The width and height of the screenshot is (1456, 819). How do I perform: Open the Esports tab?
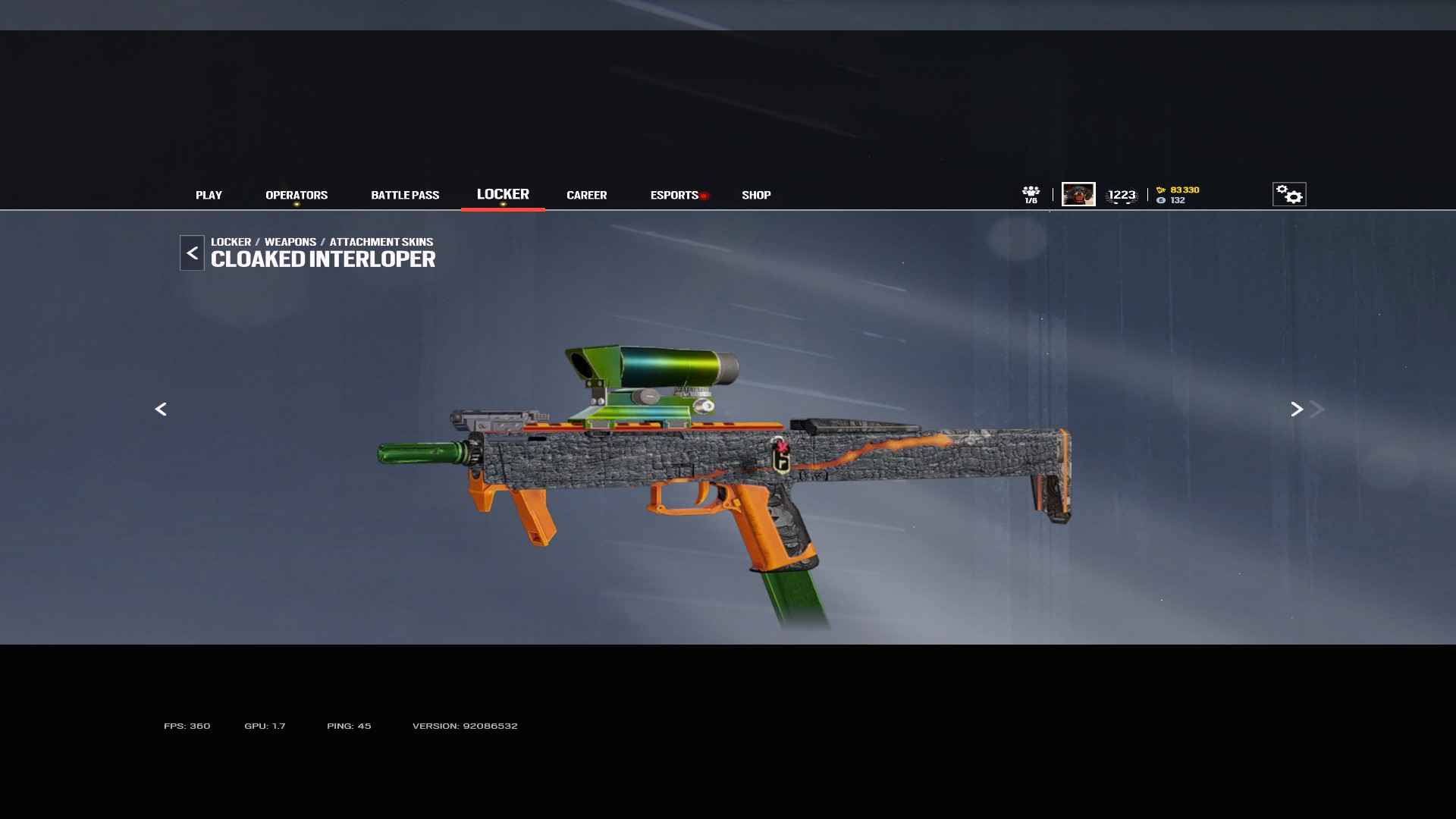(x=674, y=195)
